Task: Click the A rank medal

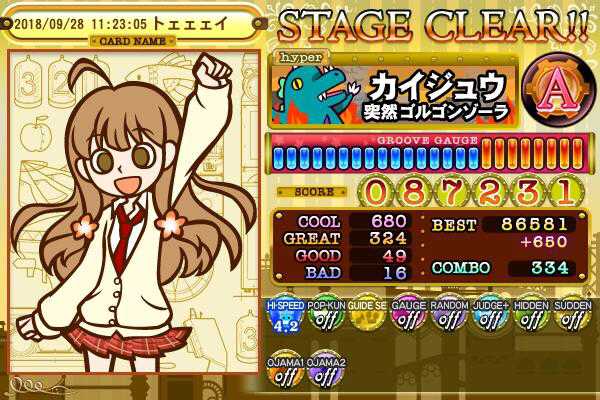Action: pos(553,92)
